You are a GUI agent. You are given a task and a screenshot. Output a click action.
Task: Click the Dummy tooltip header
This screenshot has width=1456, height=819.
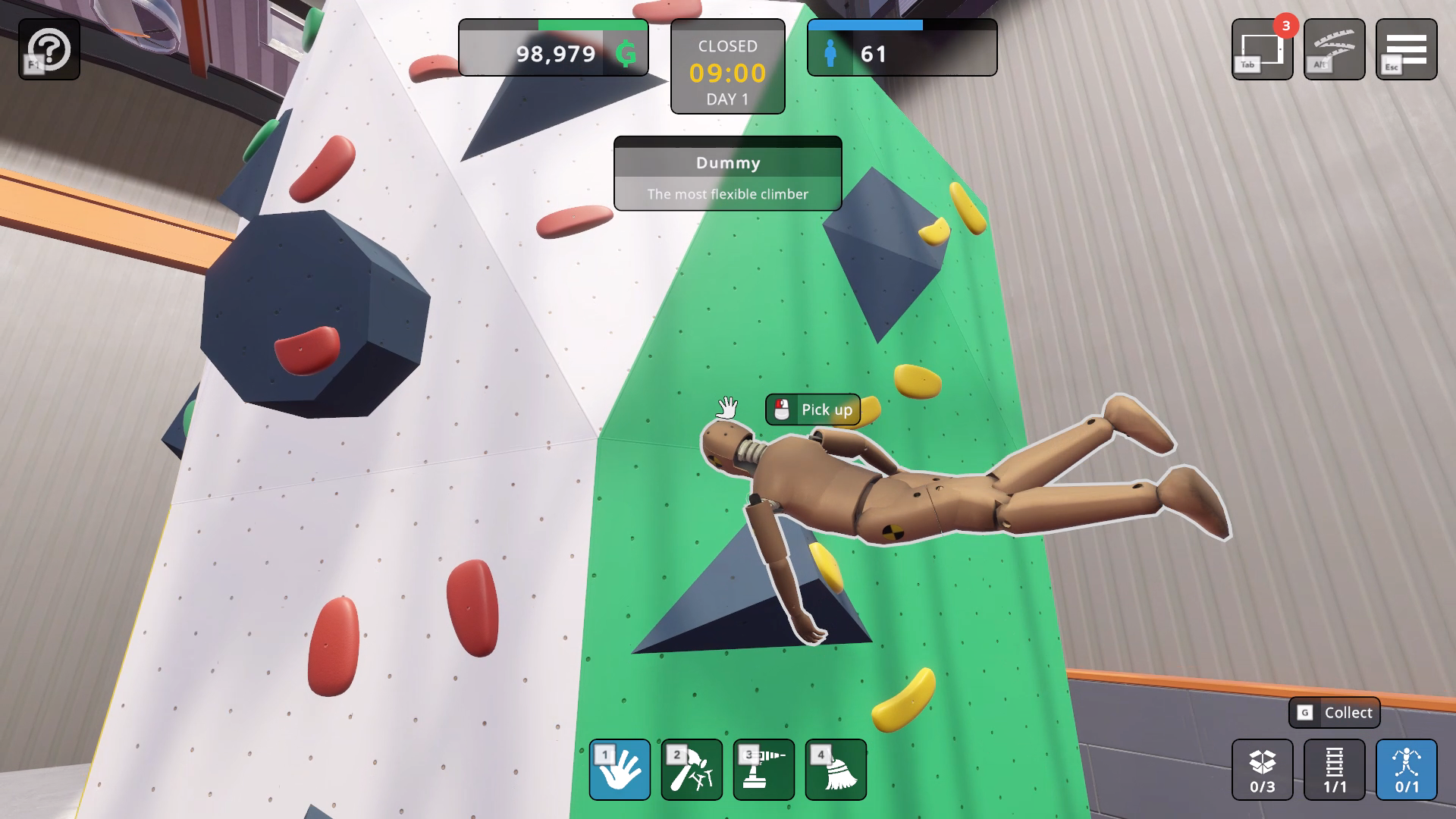click(727, 163)
